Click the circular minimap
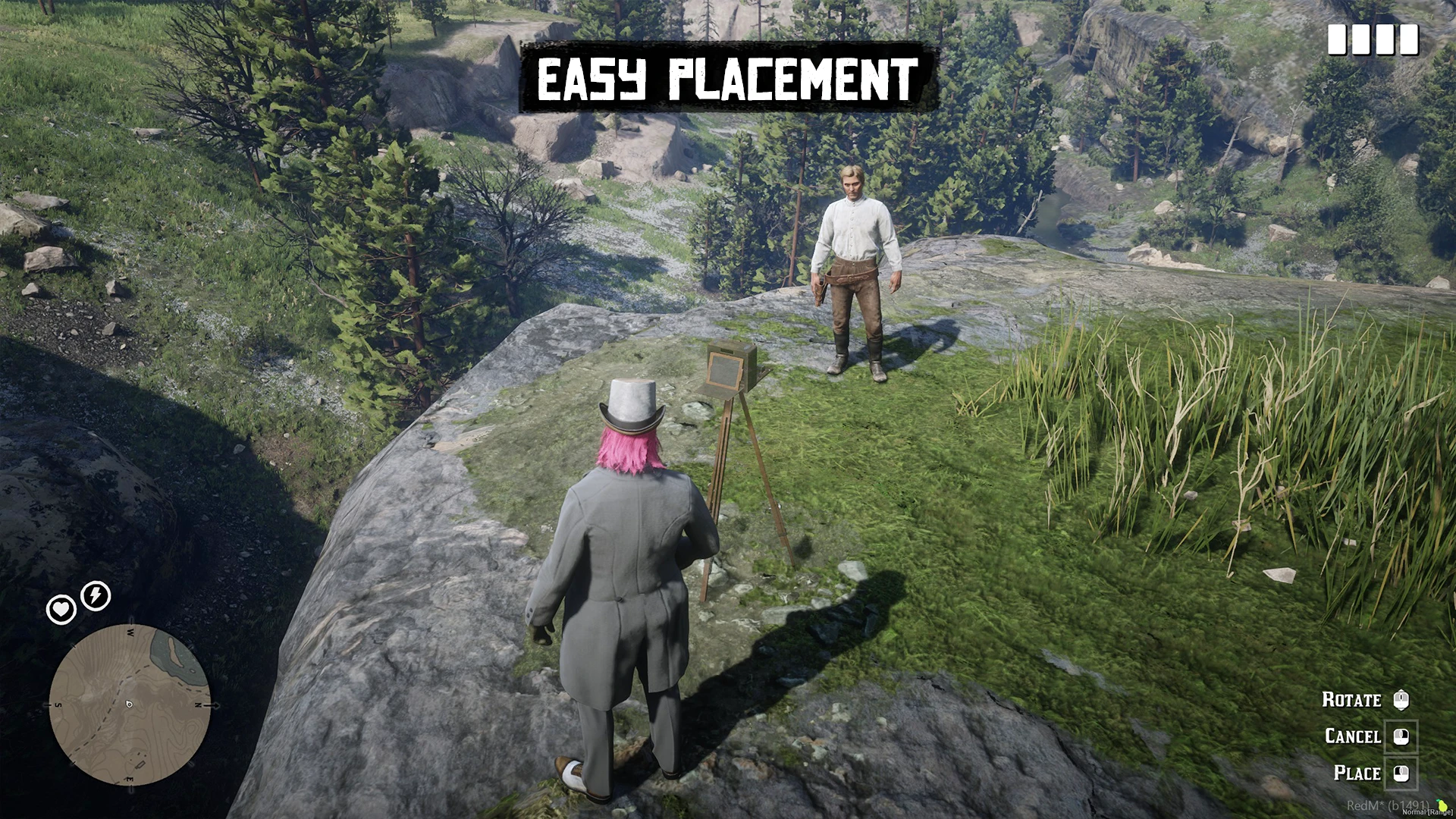 pos(130,705)
